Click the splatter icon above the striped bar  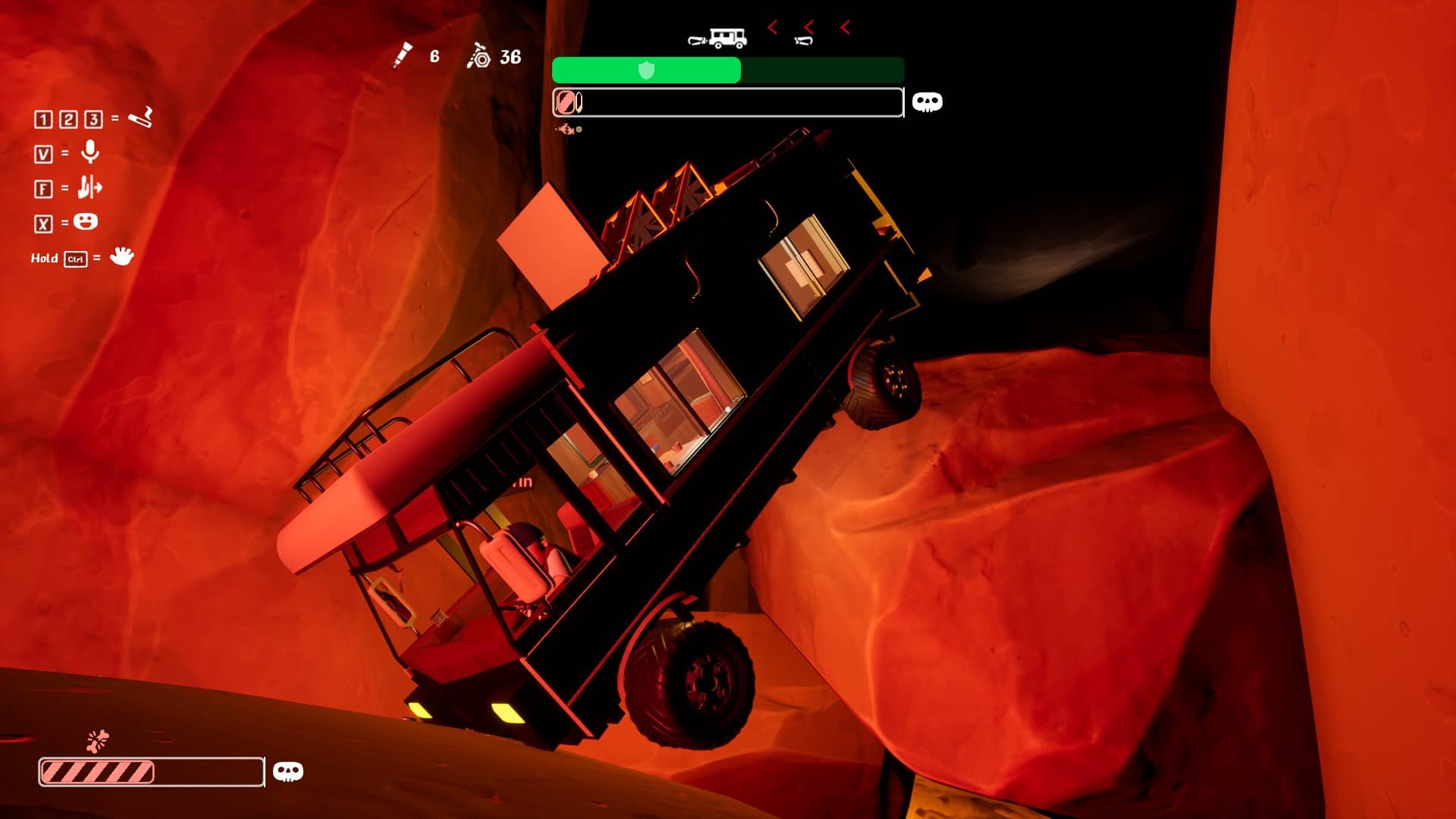[x=98, y=740]
